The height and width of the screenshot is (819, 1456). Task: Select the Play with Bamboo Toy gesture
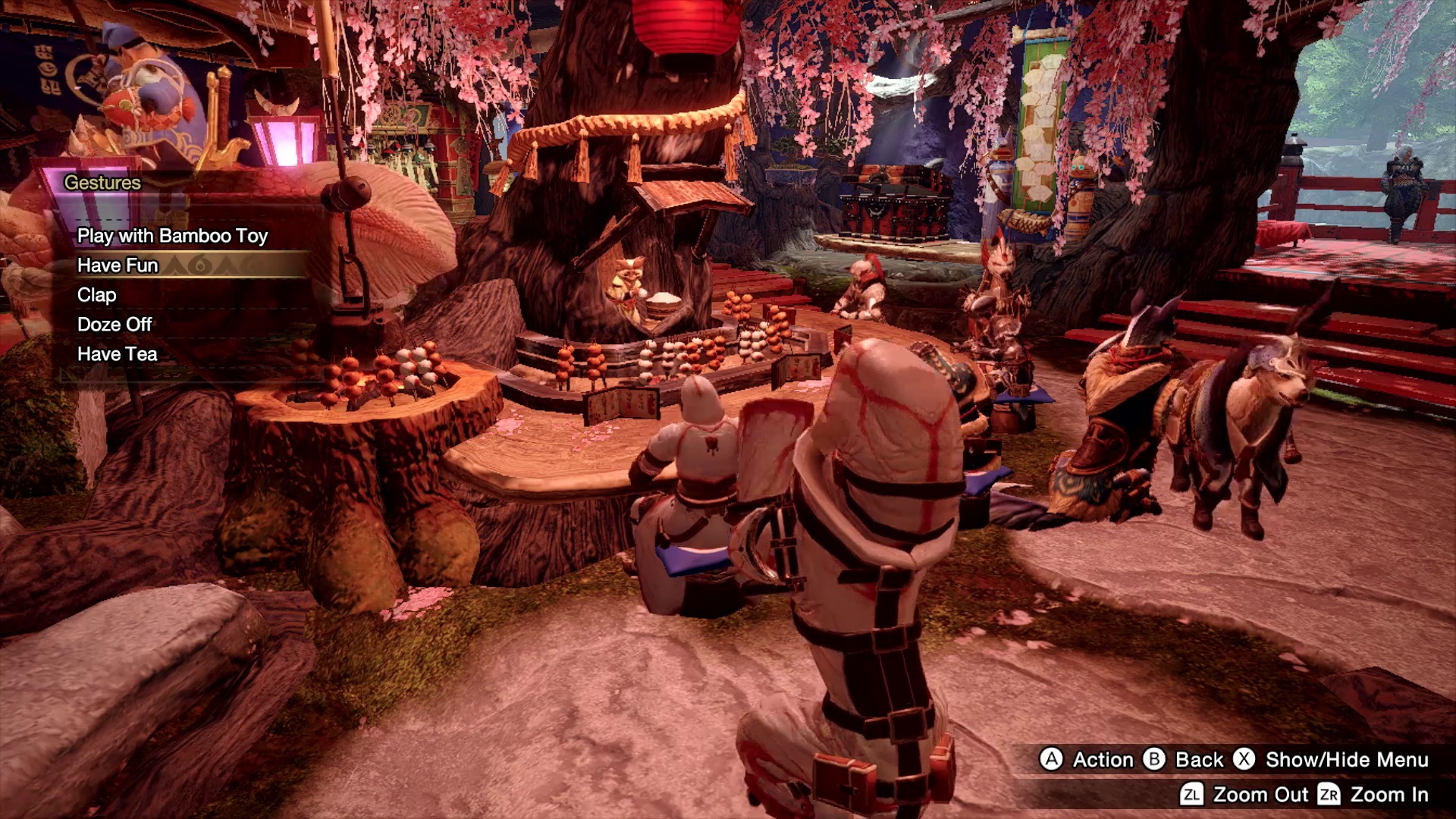(172, 236)
